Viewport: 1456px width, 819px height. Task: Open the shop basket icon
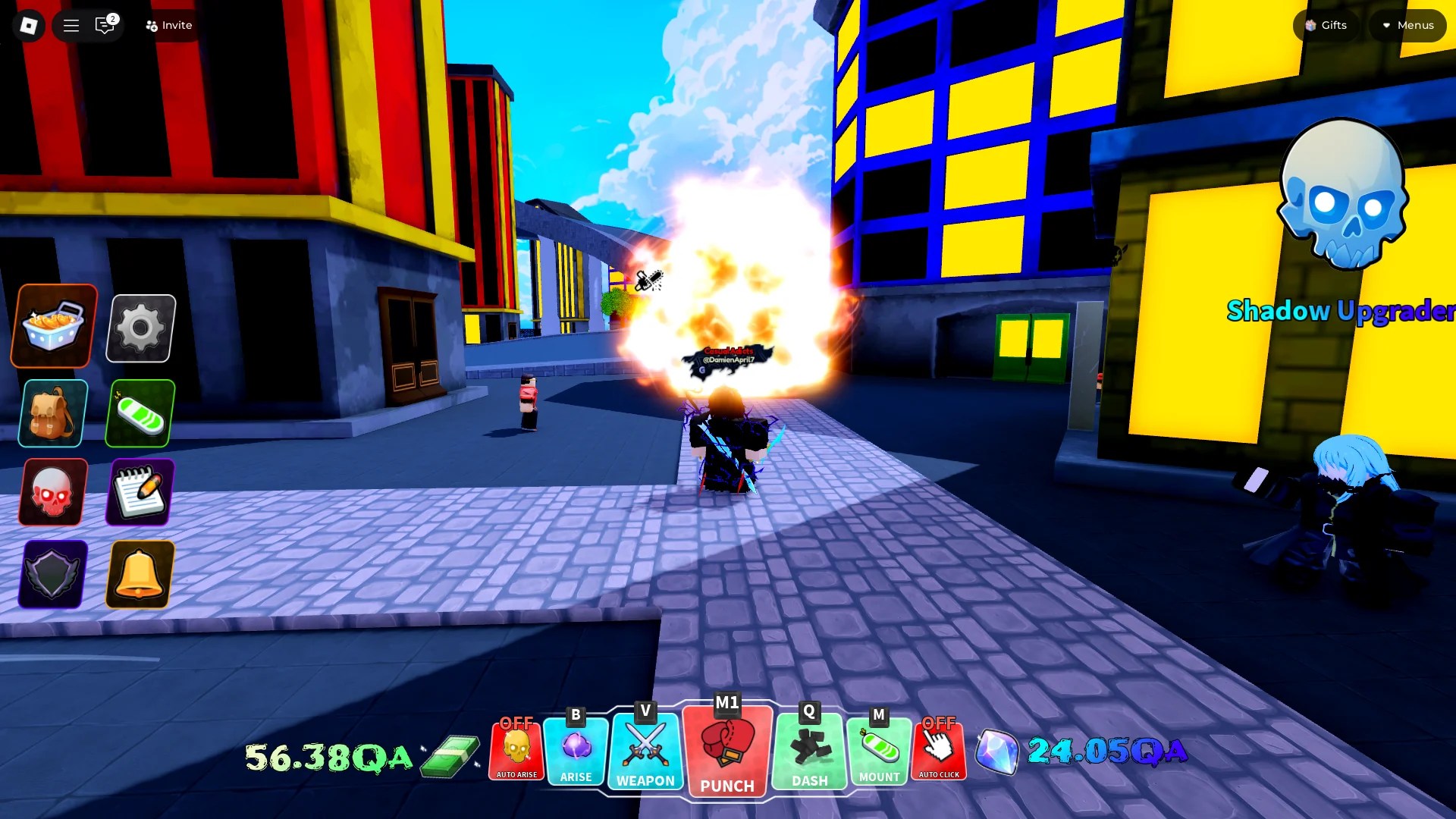[x=51, y=326]
